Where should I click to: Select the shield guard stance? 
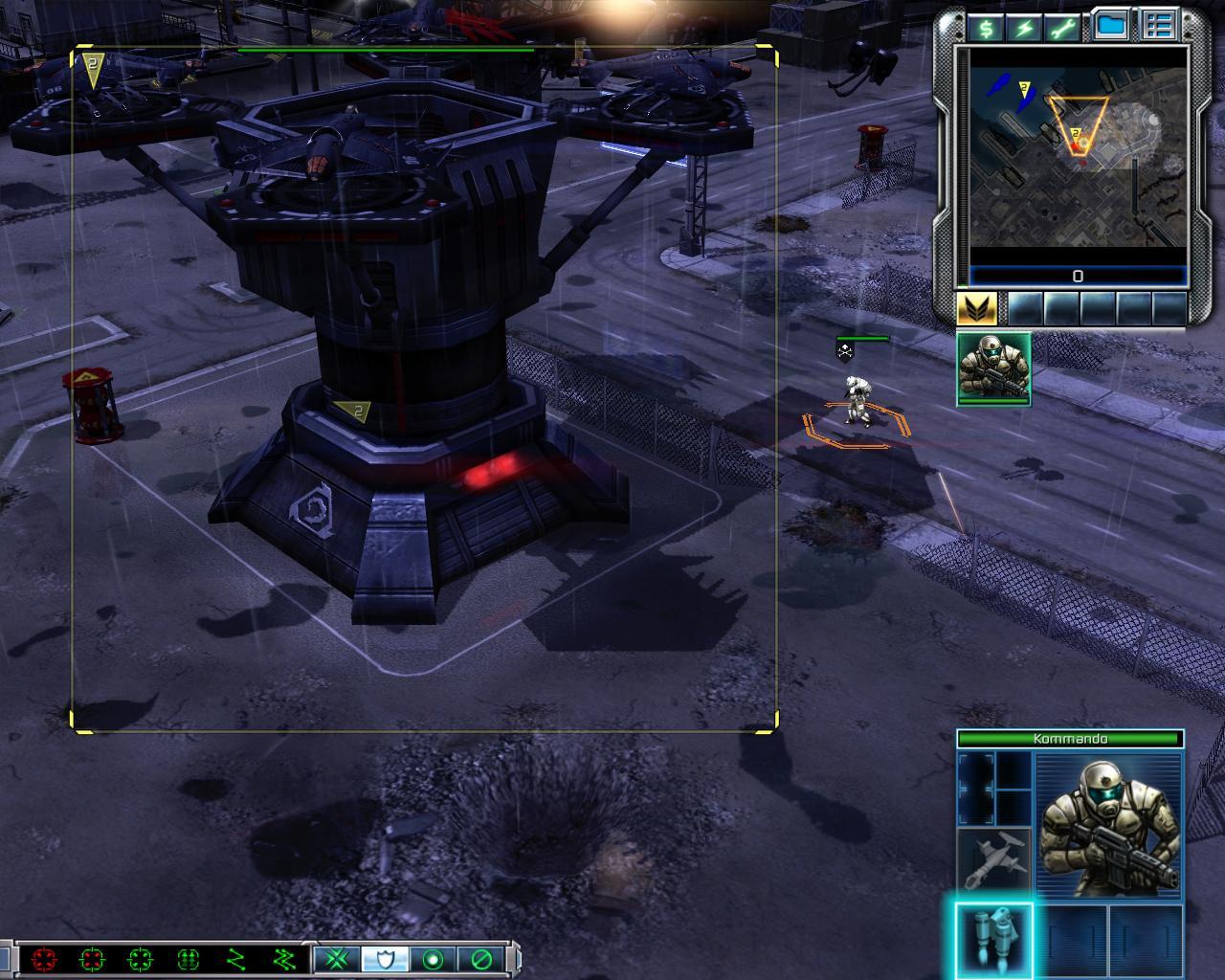coord(385,959)
